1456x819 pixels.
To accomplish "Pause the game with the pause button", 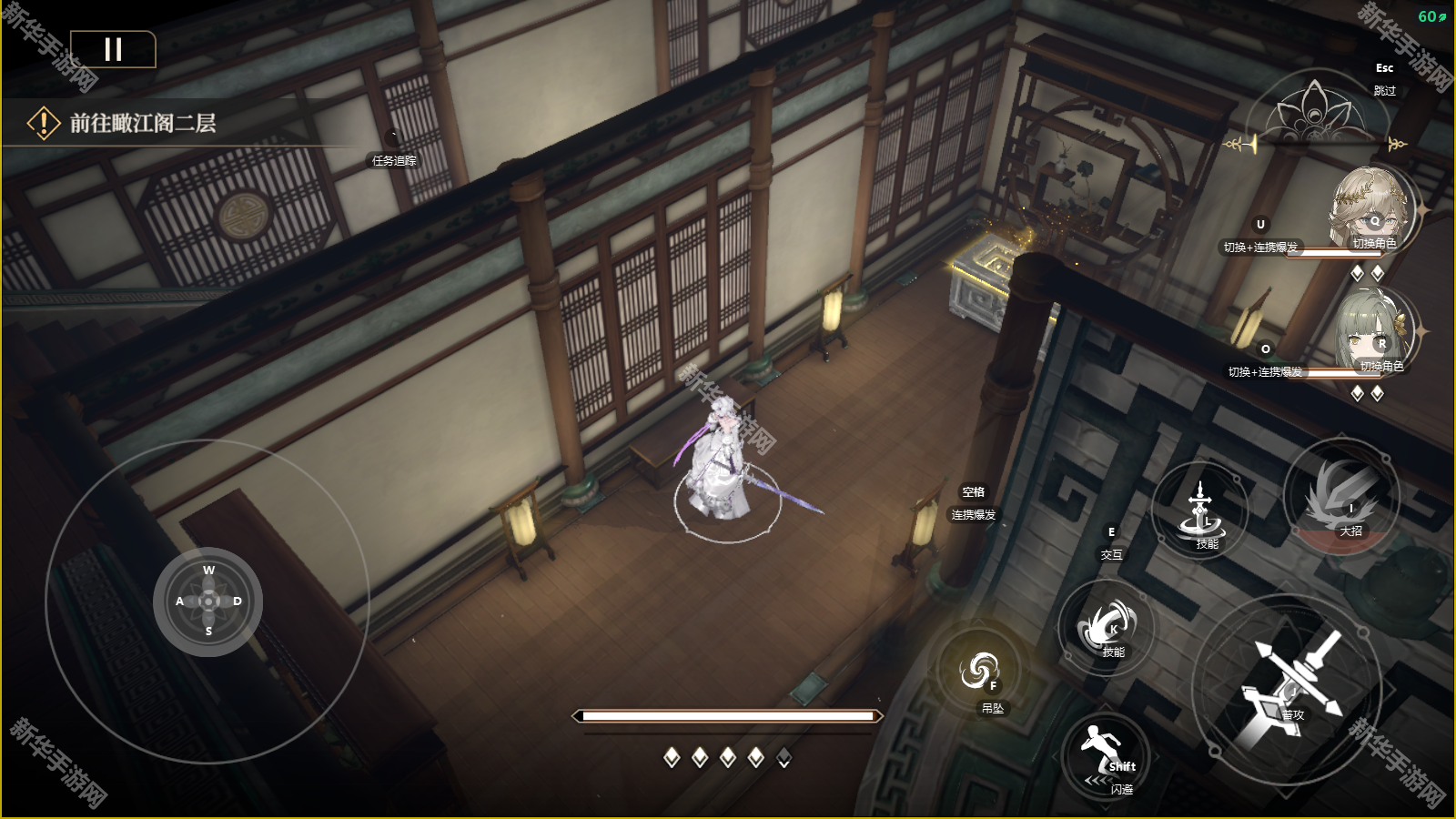I will click(x=113, y=49).
